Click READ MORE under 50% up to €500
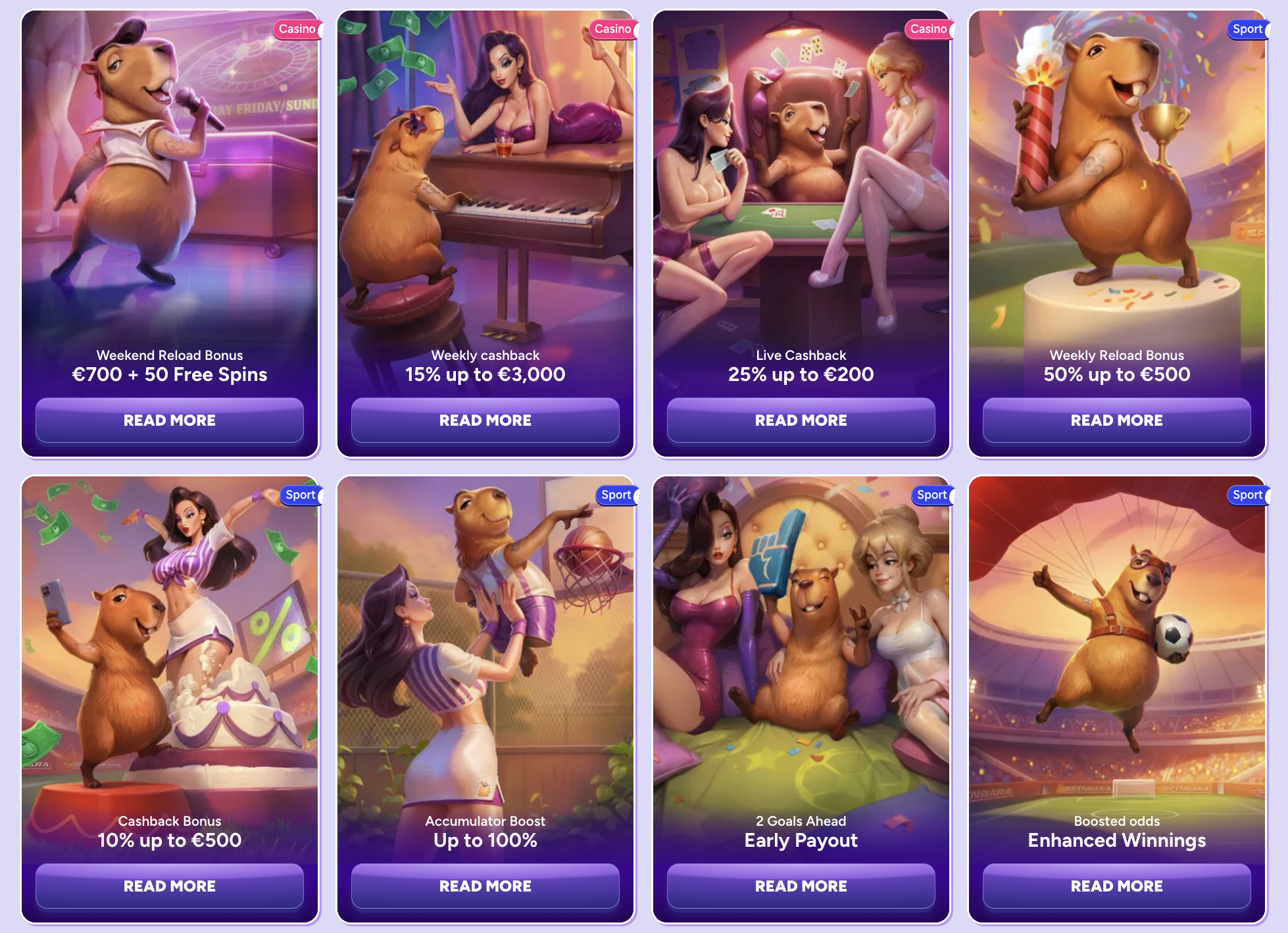Viewport: 1288px width, 933px height. 1116,420
